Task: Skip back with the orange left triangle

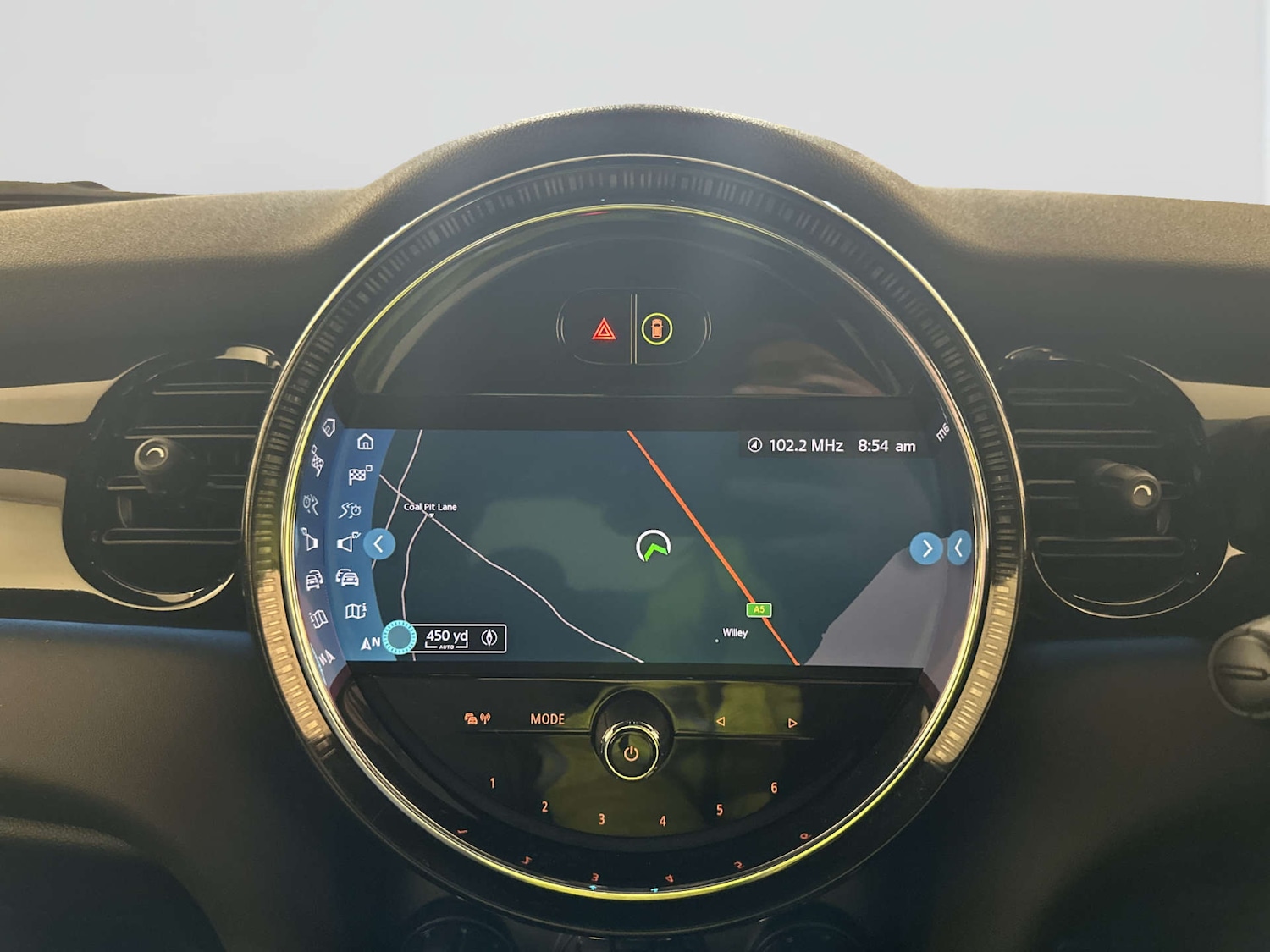Action: click(721, 722)
